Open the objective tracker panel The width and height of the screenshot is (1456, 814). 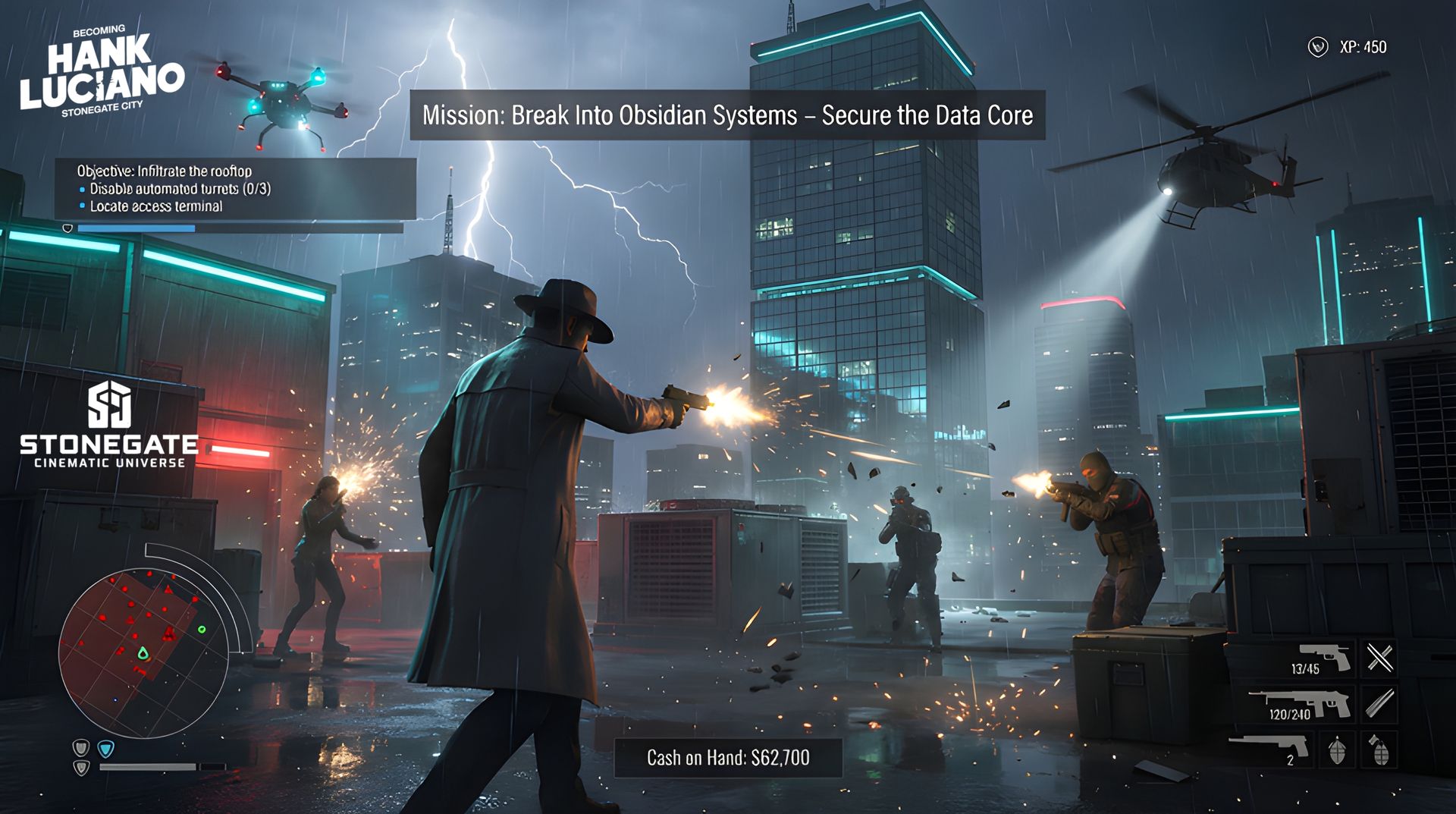[x=235, y=189]
